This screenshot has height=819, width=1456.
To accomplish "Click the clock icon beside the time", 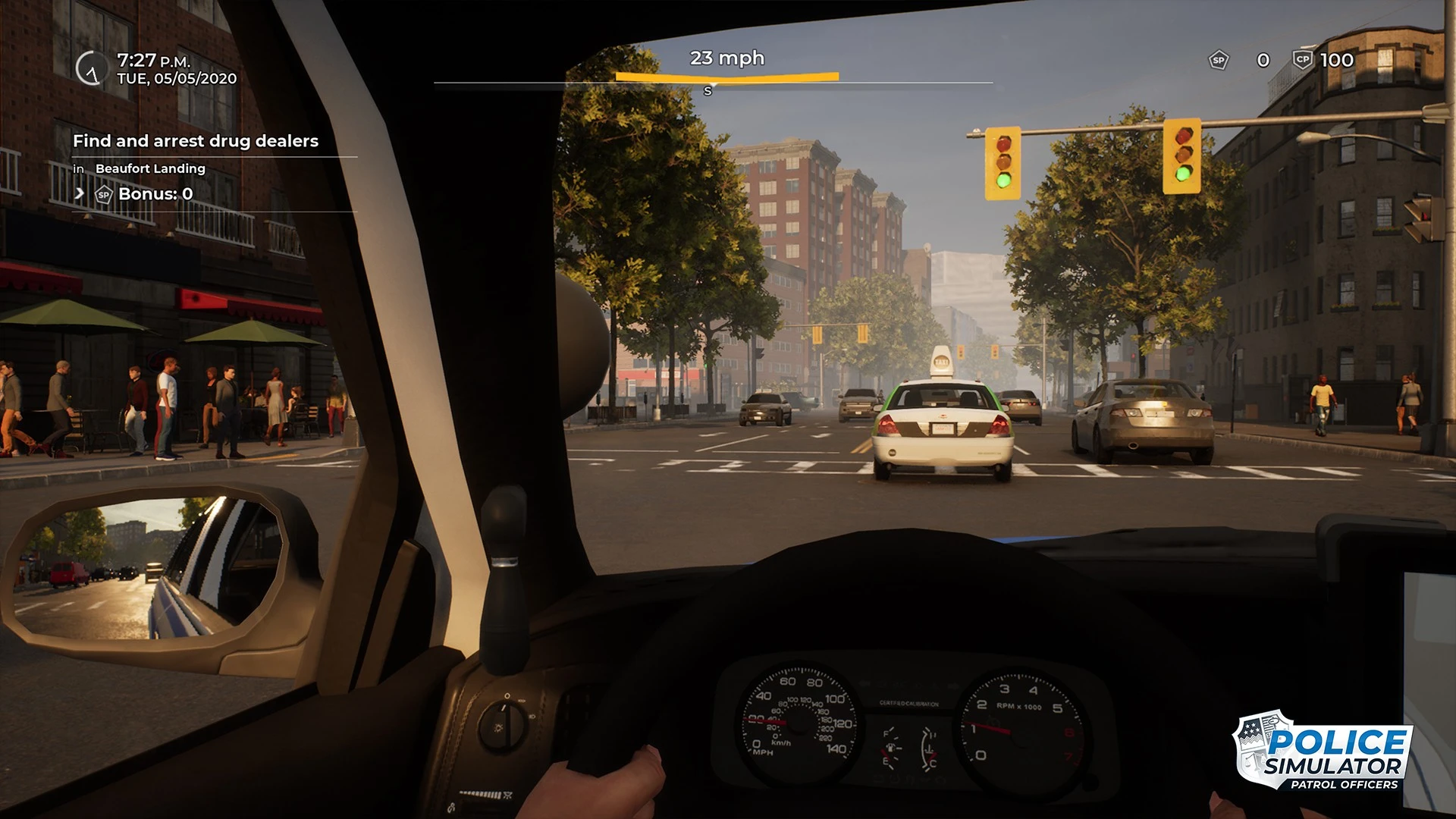I will tap(92, 68).
